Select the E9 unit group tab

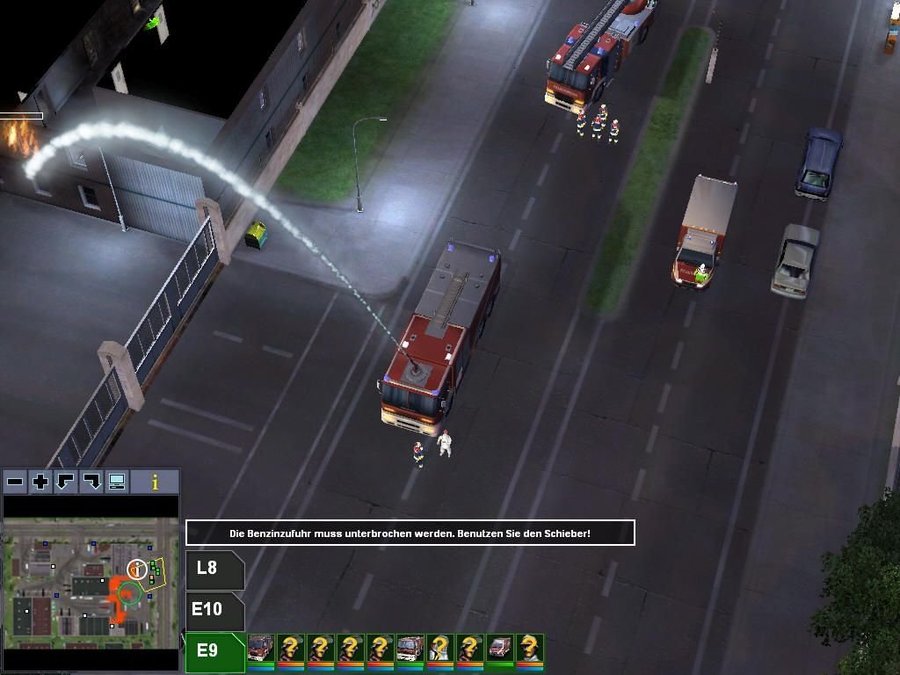(213, 652)
